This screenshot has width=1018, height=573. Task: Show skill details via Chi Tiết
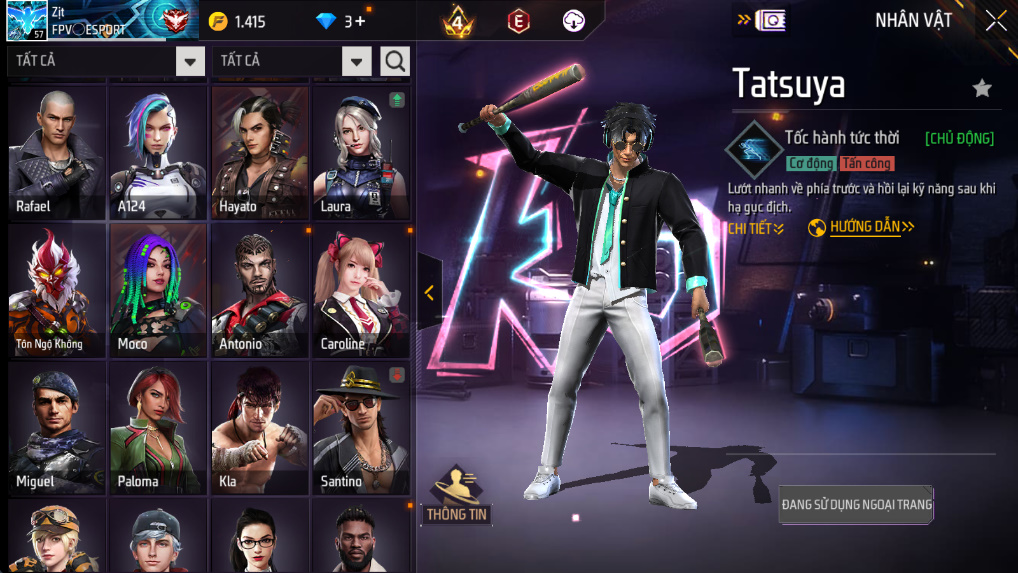point(755,229)
